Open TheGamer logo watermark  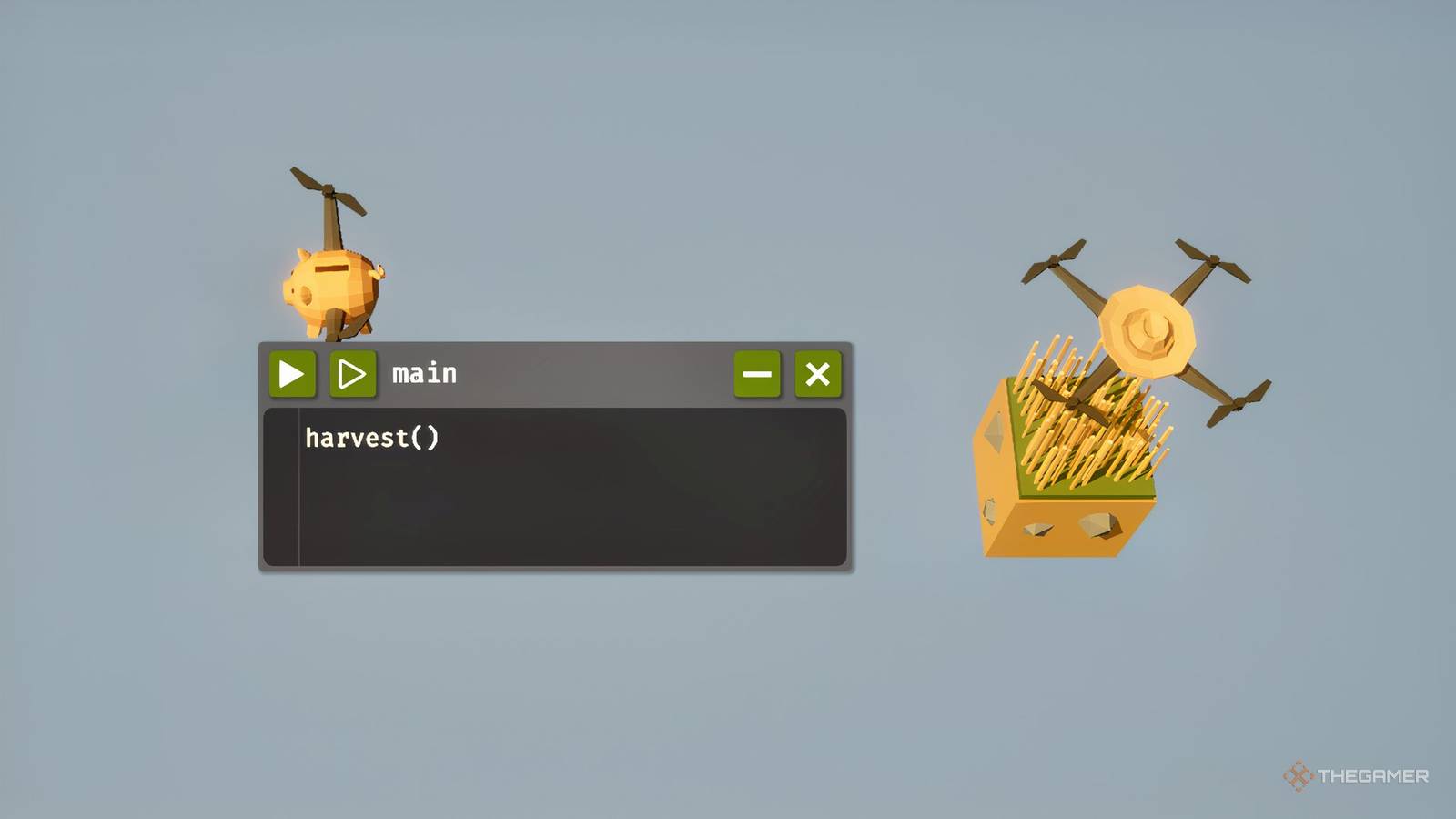[x=1299, y=776]
